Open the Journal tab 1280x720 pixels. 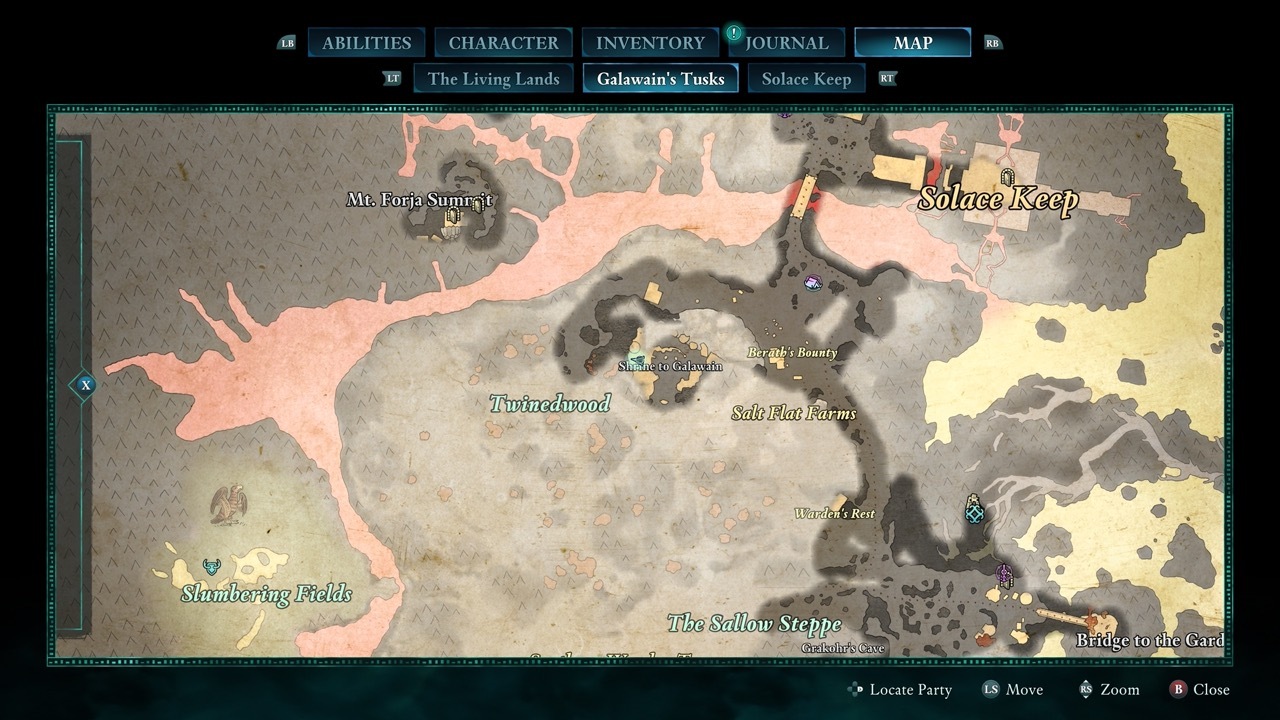[x=786, y=43]
